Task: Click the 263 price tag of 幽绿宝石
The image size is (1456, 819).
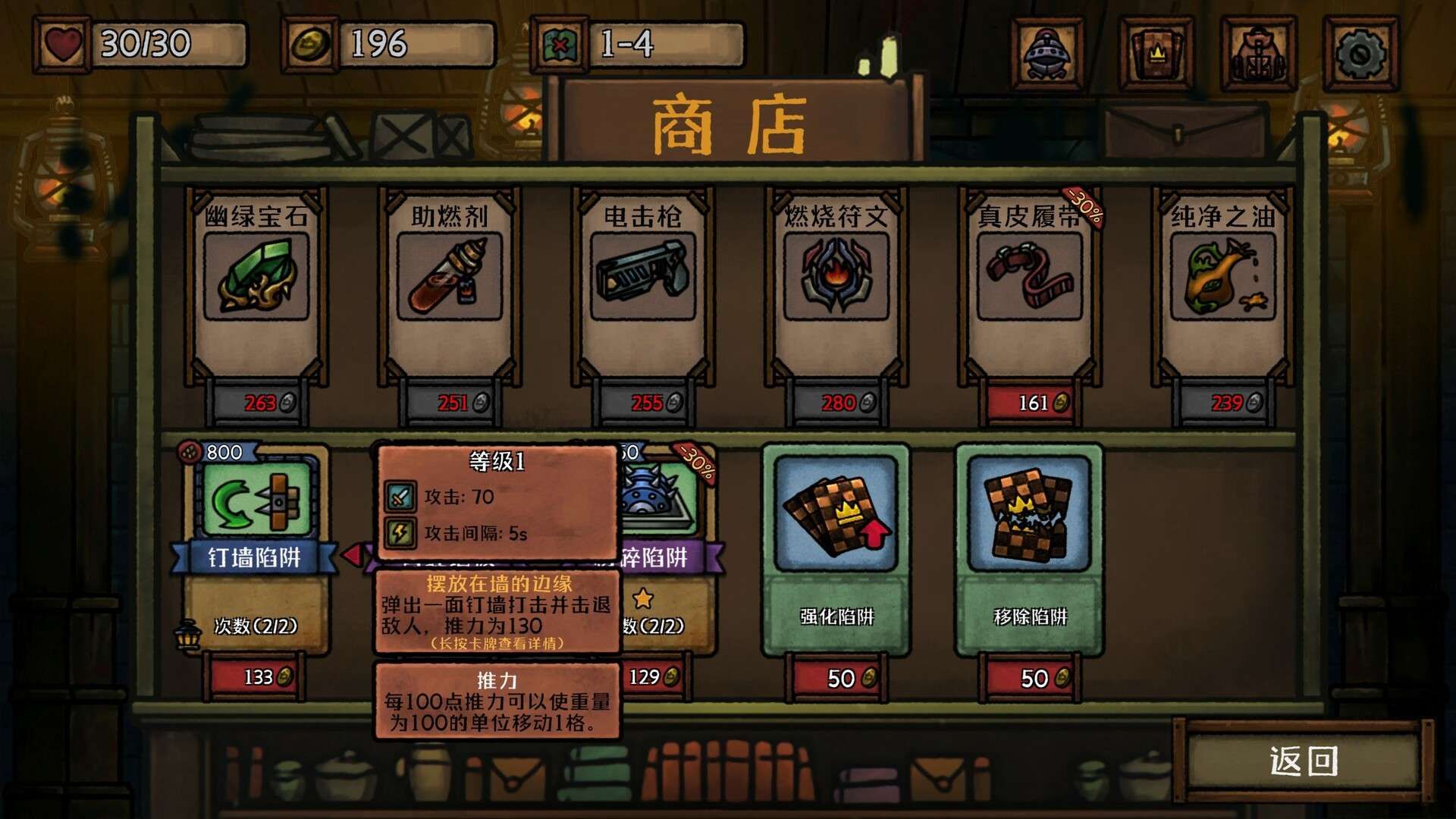Action: (x=258, y=403)
